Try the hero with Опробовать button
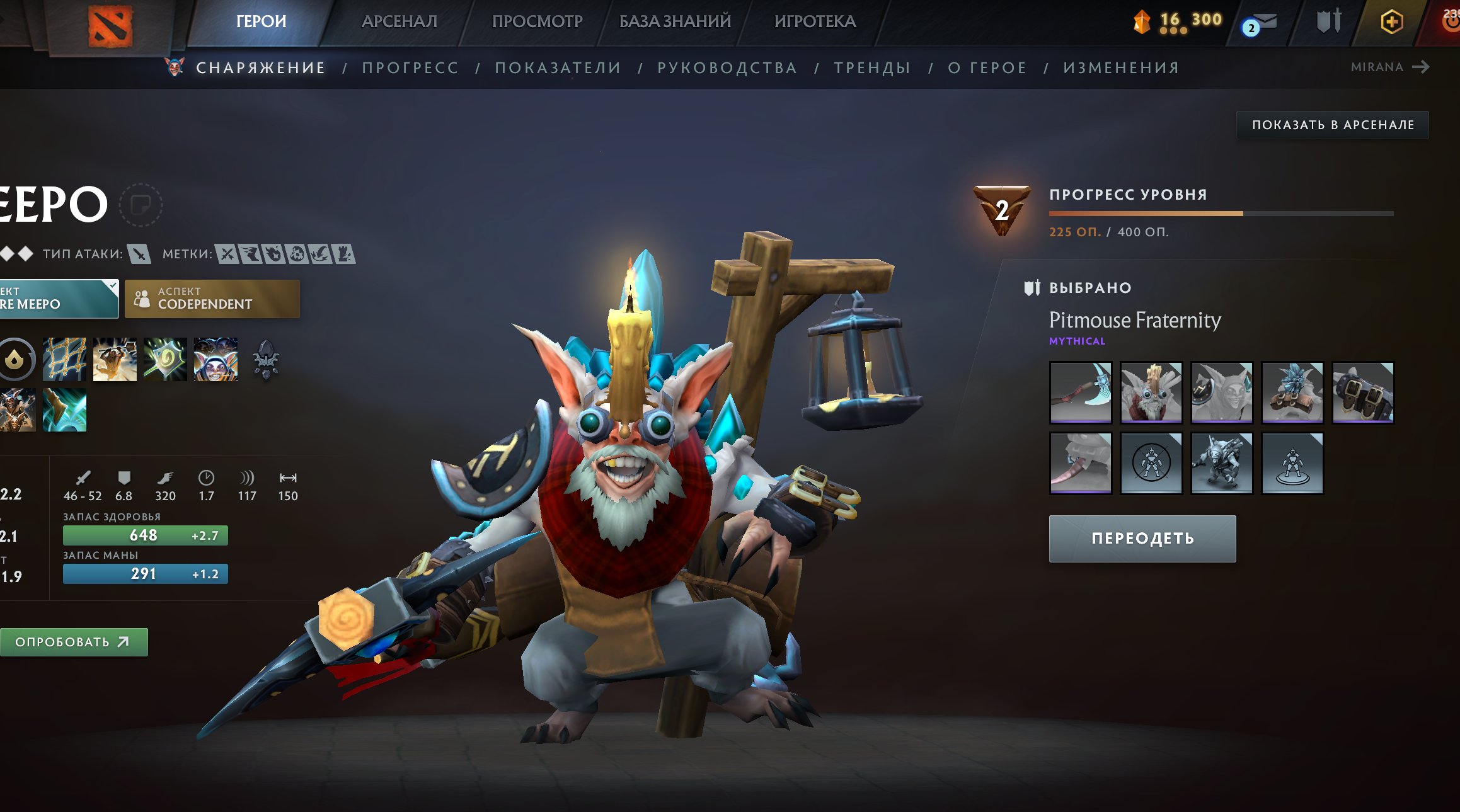The width and height of the screenshot is (1460, 812). coord(72,642)
